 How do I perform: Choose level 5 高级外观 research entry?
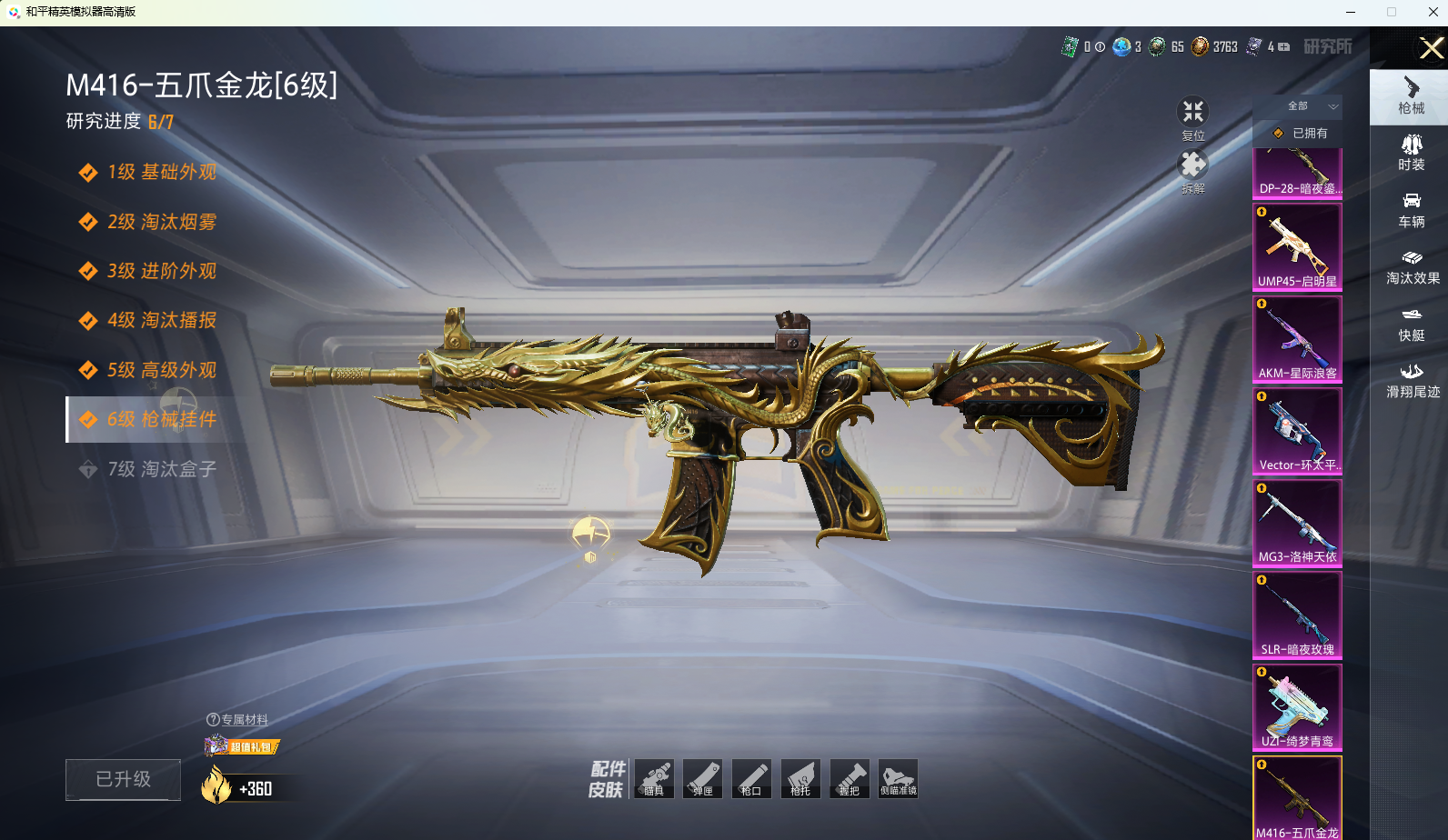click(x=161, y=370)
